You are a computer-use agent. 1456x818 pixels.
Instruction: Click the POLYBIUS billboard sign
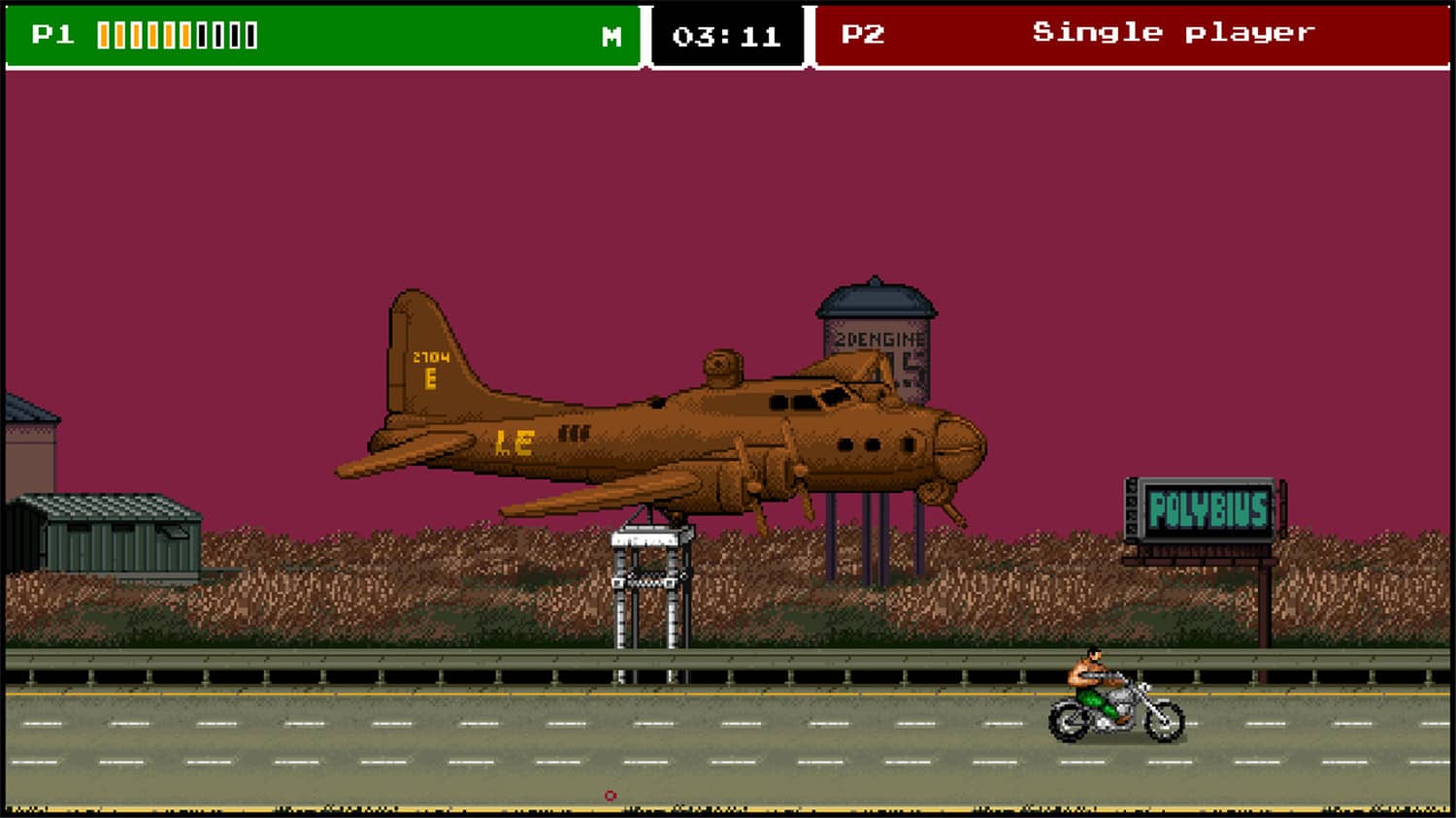point(1208,507)
